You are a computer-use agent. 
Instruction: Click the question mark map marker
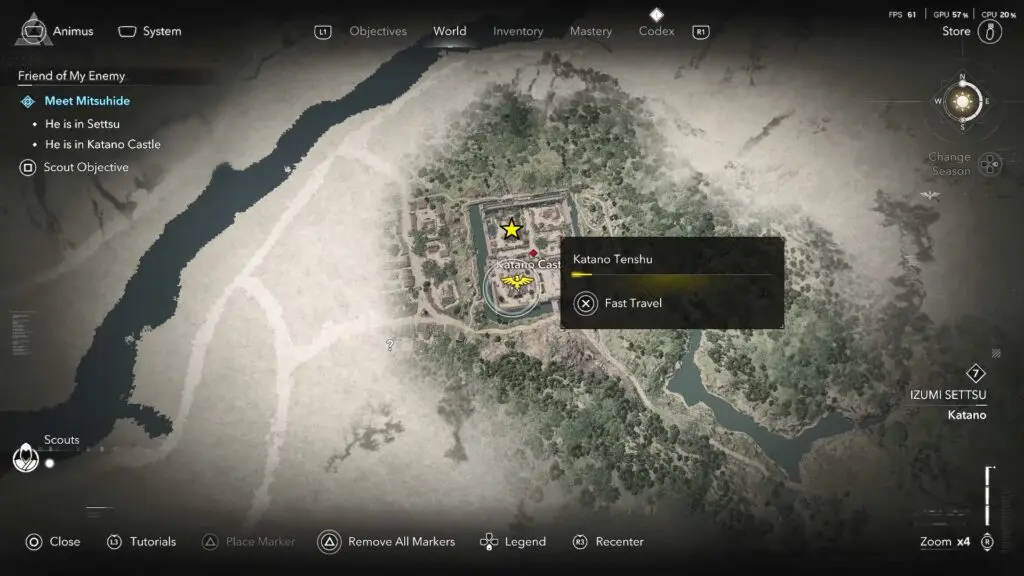(390, 345)
